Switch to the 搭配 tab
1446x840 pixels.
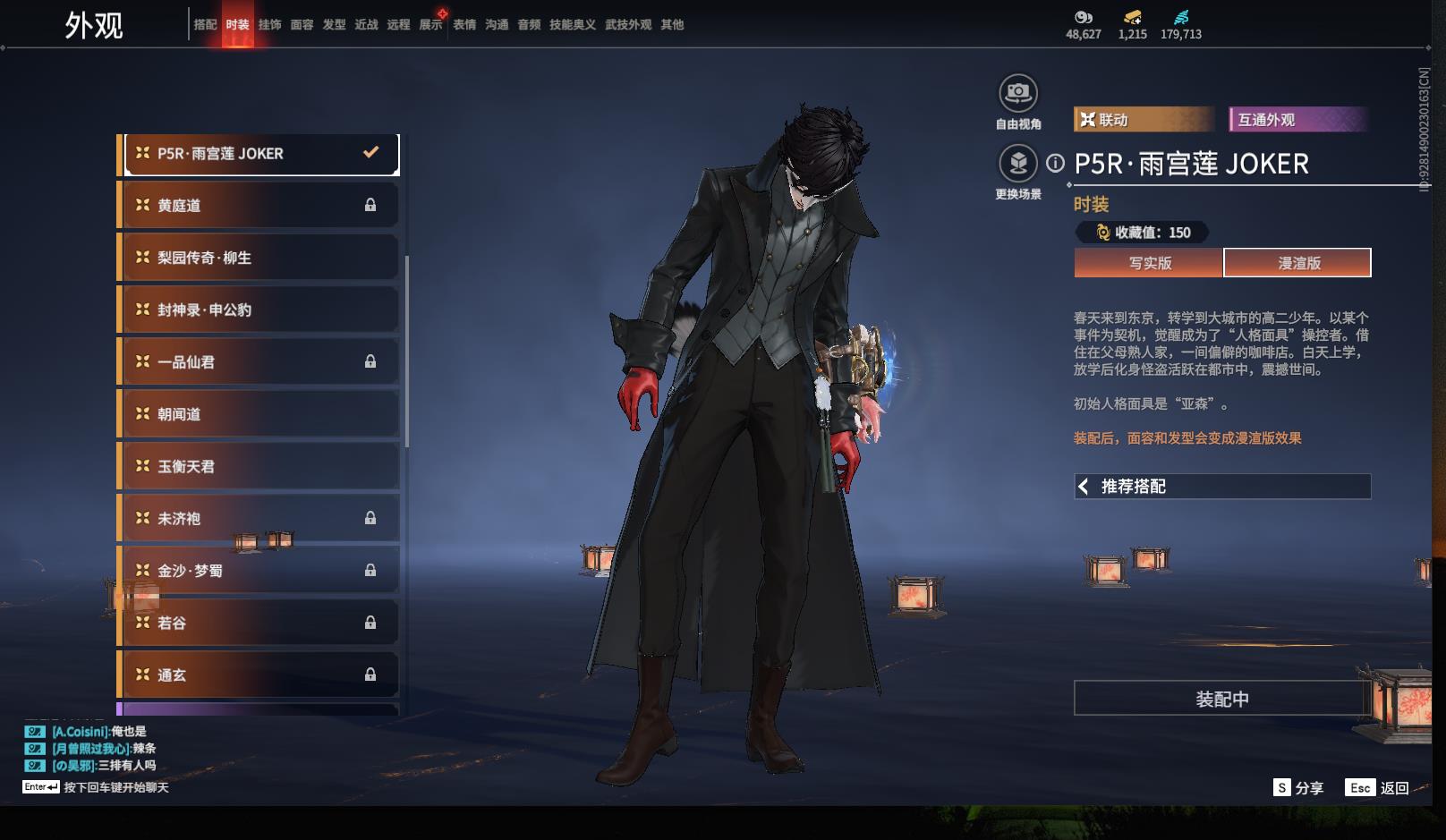point(205,25)
